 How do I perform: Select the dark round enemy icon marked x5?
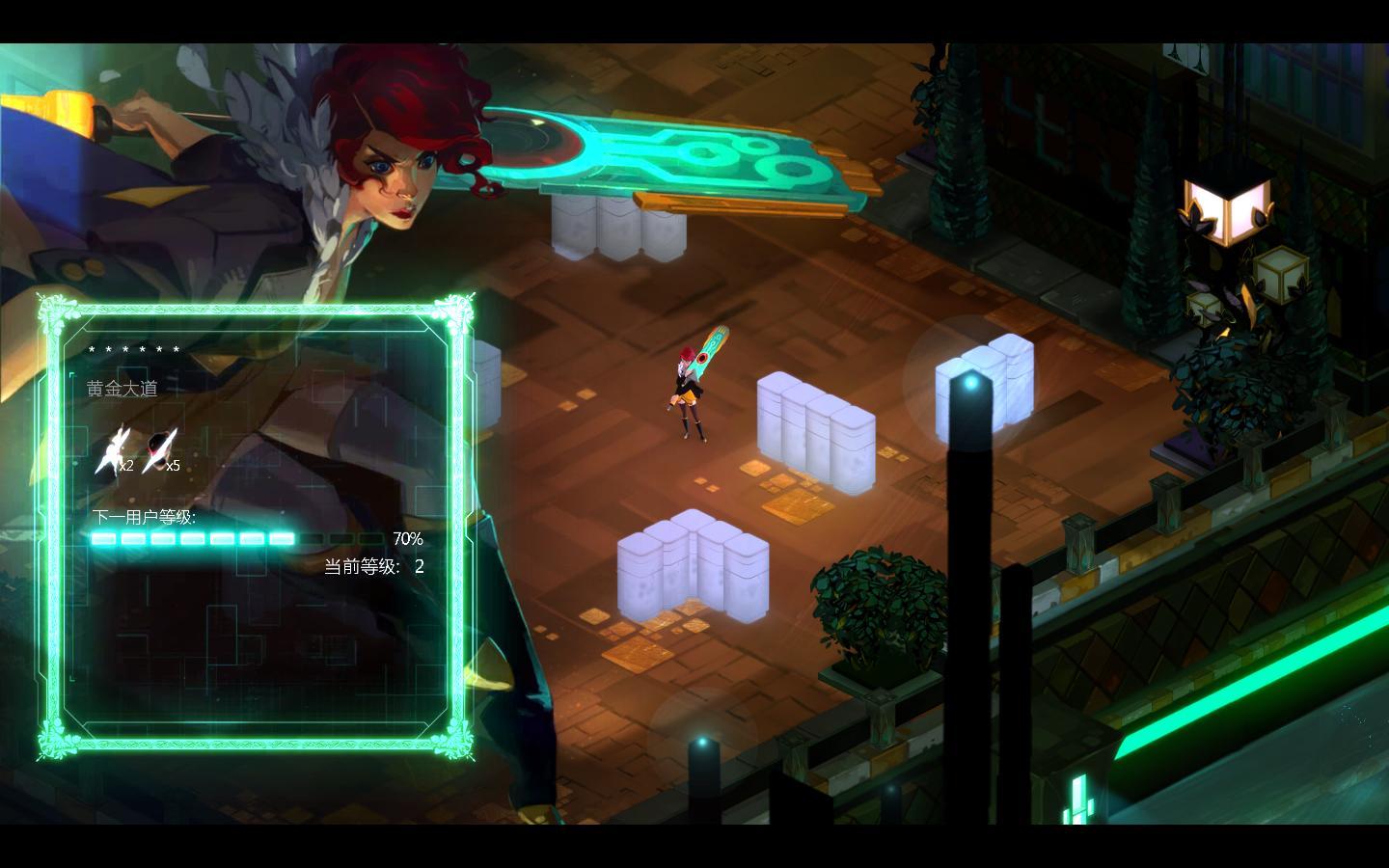(x=157, y=450)
